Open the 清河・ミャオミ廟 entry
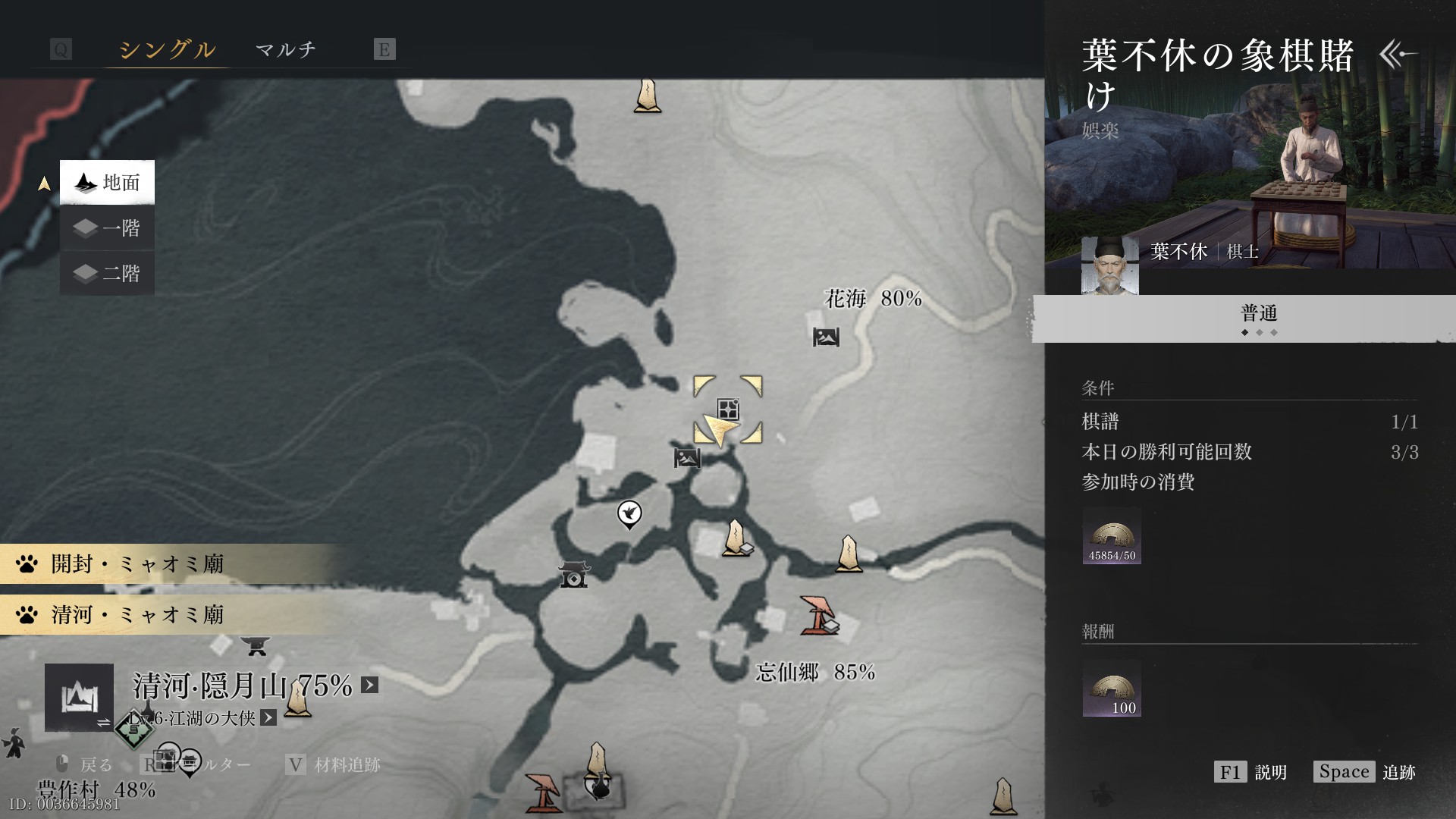This screenshot has width=1456, height=819. pyautogui.click(x=136, y=614)
